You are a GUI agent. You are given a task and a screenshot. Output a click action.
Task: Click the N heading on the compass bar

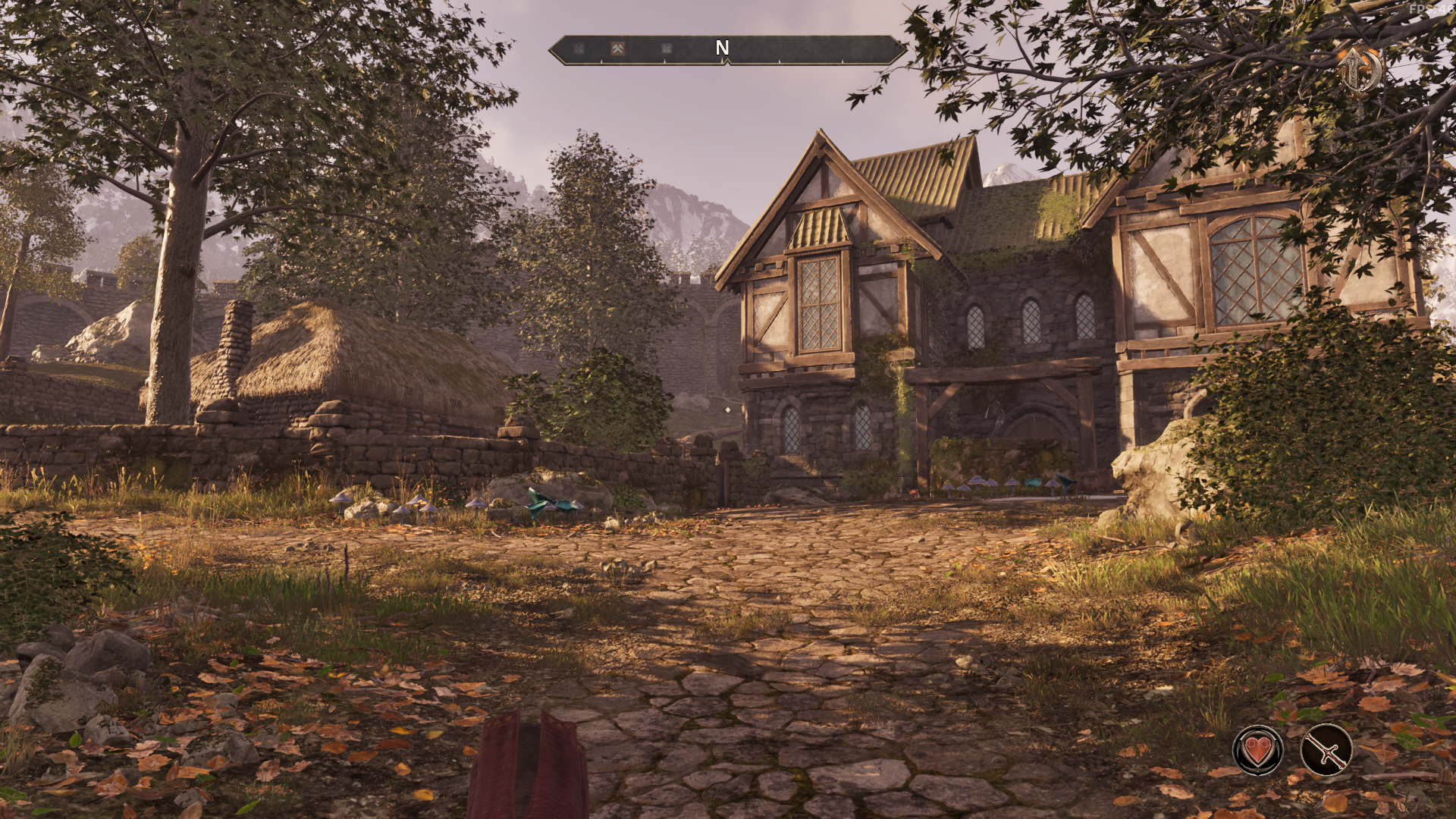tap(722, 49)
